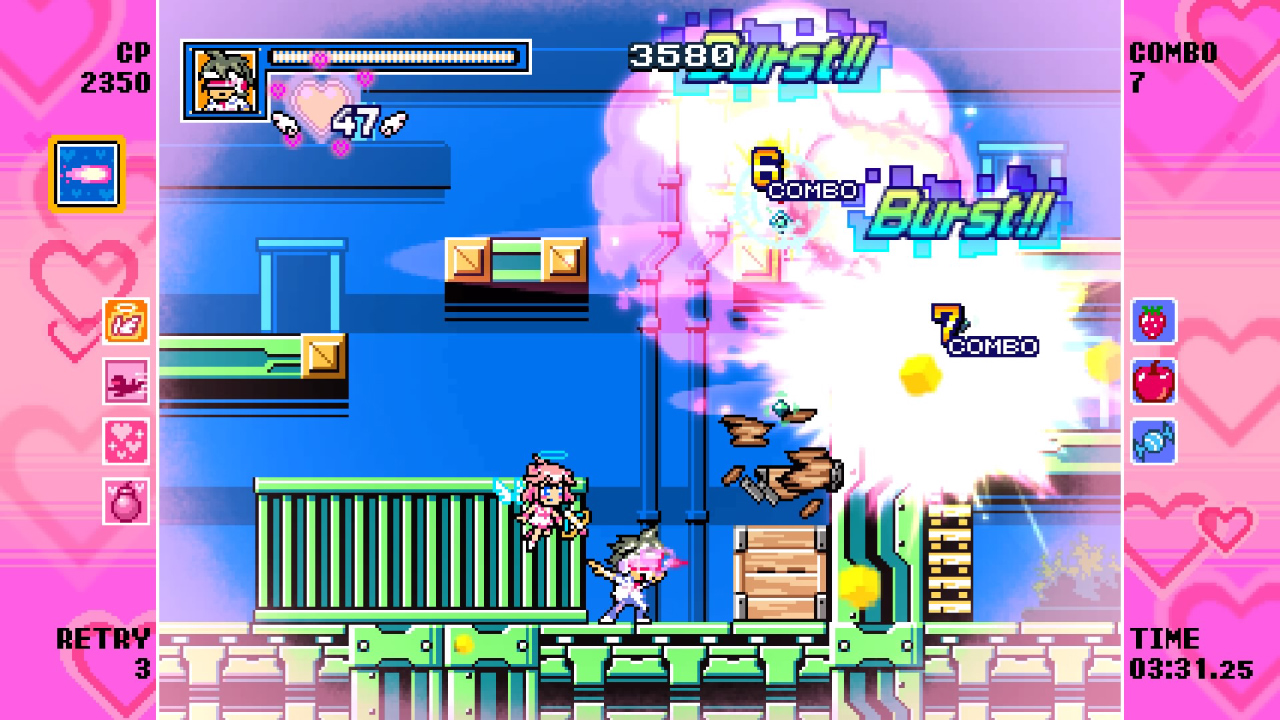Image resolution: width=1280 pixels, height=720 pixels.
Task: Click the RETRY 3 label
Action: [100, 650]
